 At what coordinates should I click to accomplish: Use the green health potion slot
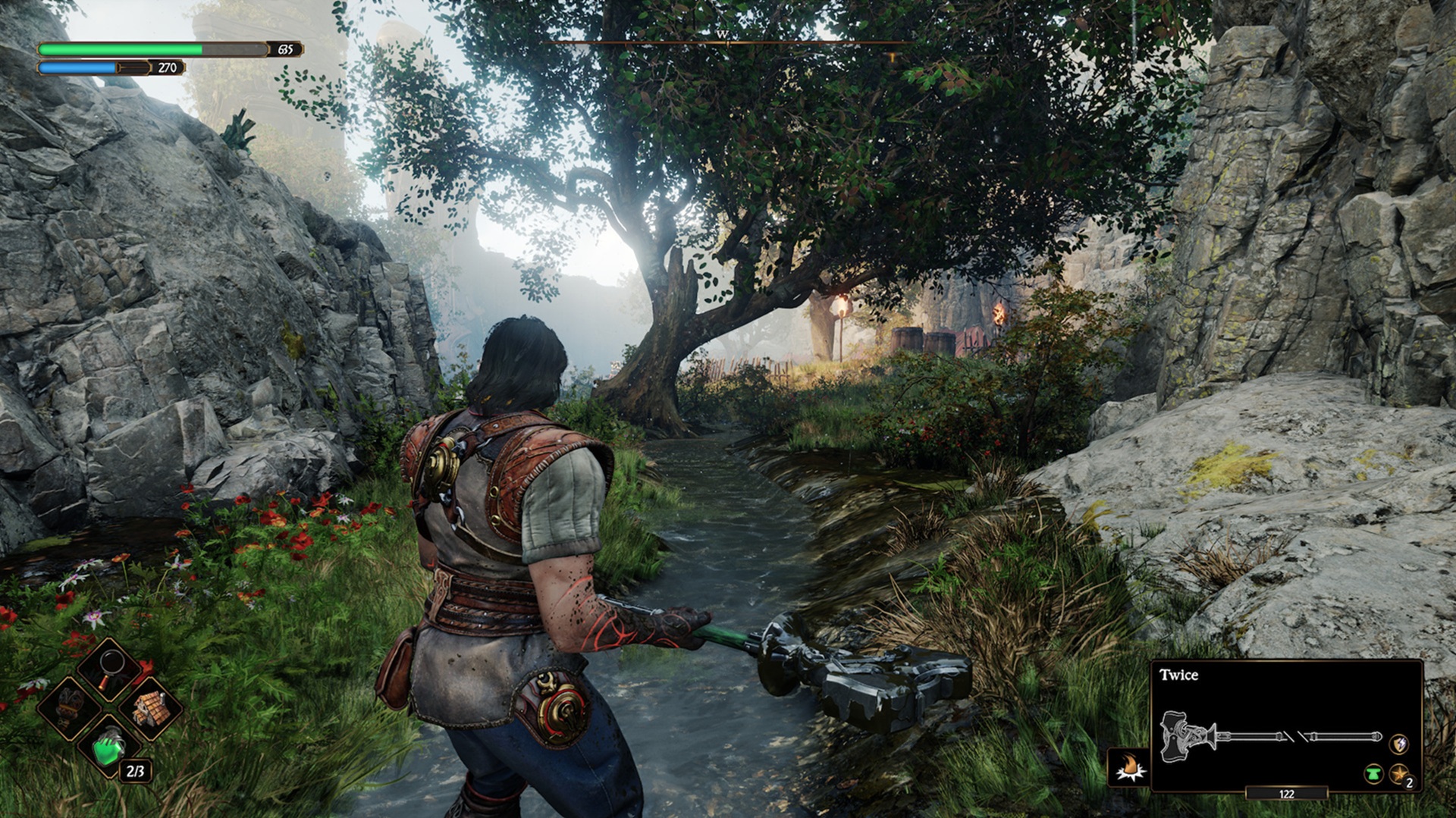pyautogui.click(x=109, y=747)
